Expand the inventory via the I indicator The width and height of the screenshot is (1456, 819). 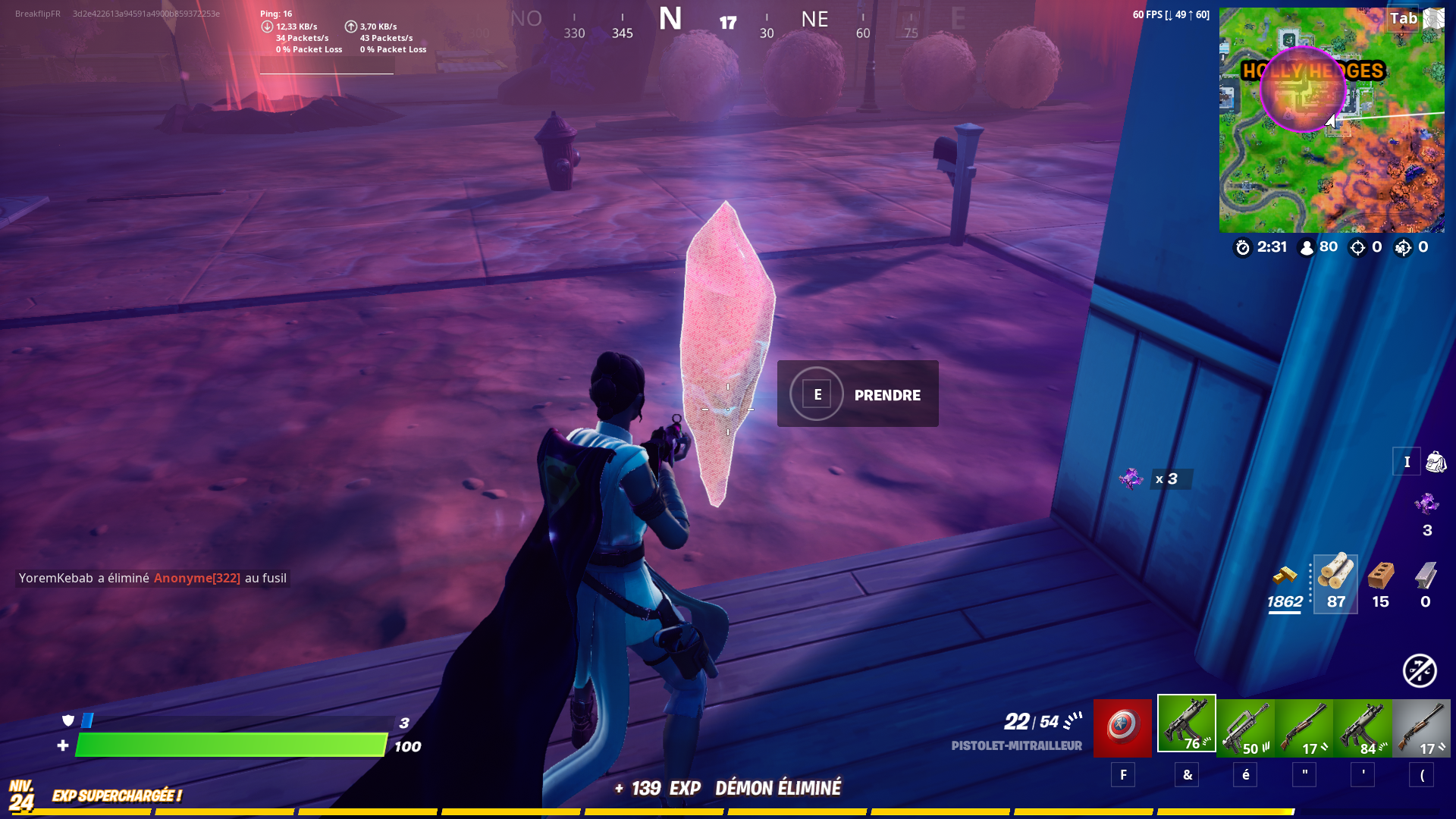point(1407,461)
